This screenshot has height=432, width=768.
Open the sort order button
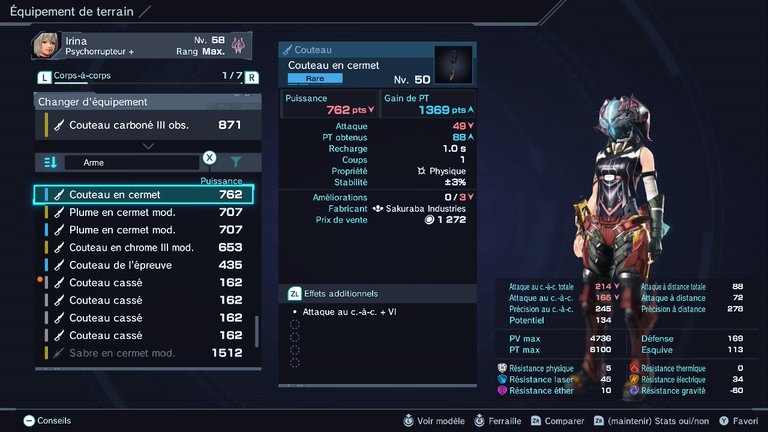point(50,161)
